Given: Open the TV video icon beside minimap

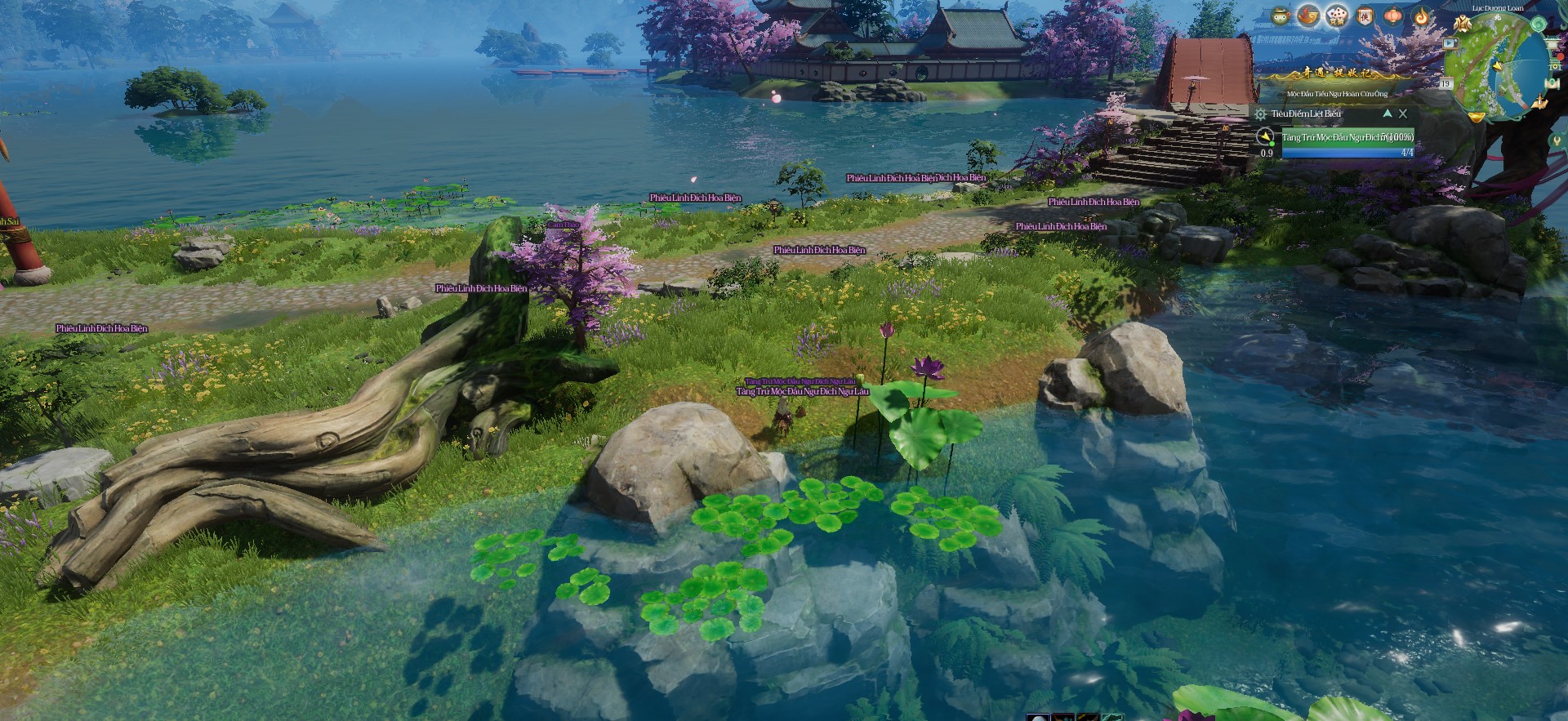Looking at the screenshot, I should coord(1450,43).
